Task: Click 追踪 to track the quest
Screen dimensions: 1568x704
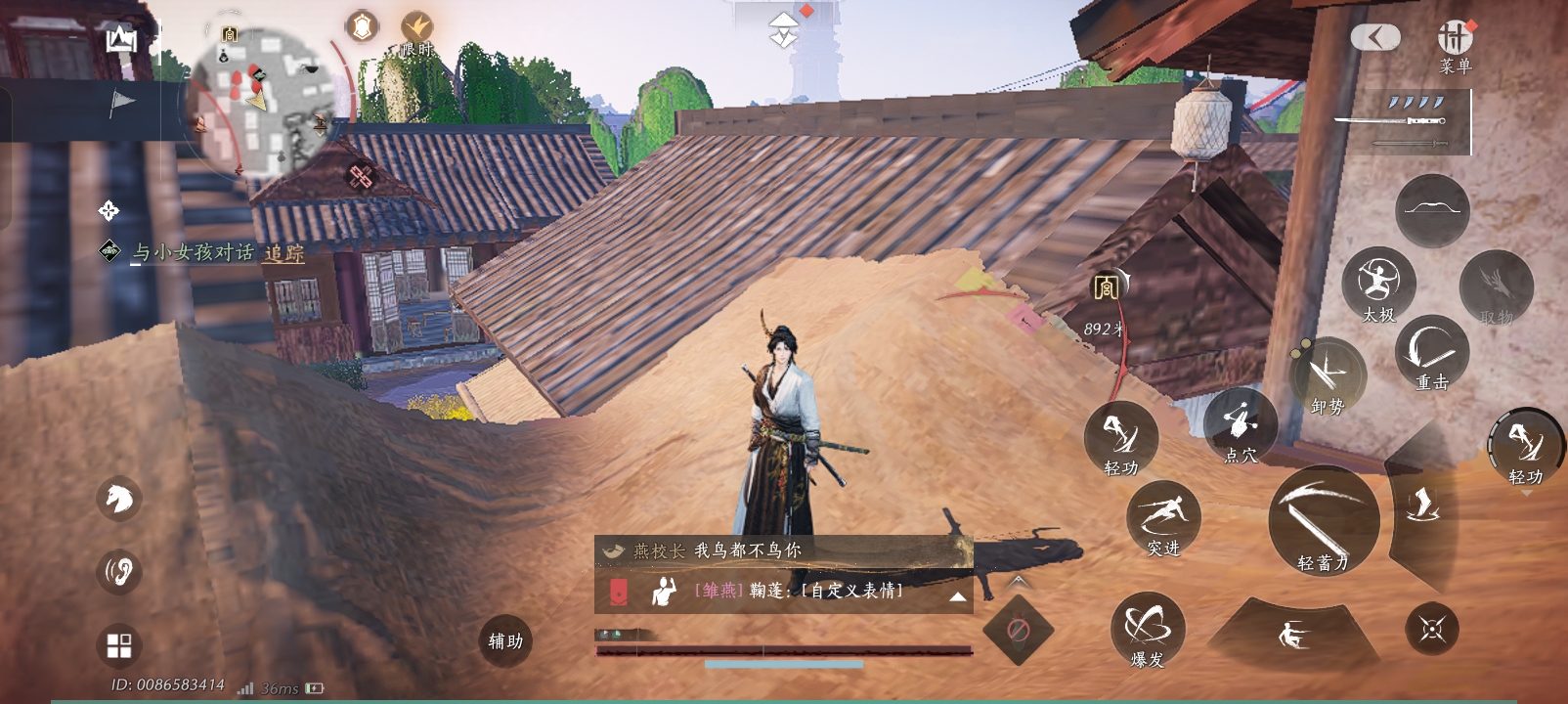Action: tap(283, 252)
